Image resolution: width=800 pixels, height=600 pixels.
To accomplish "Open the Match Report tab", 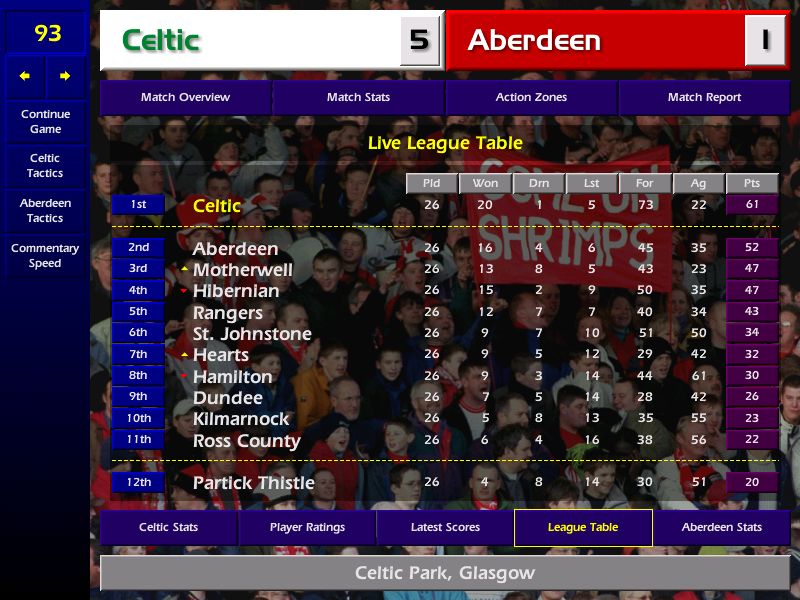I will 704,97.
